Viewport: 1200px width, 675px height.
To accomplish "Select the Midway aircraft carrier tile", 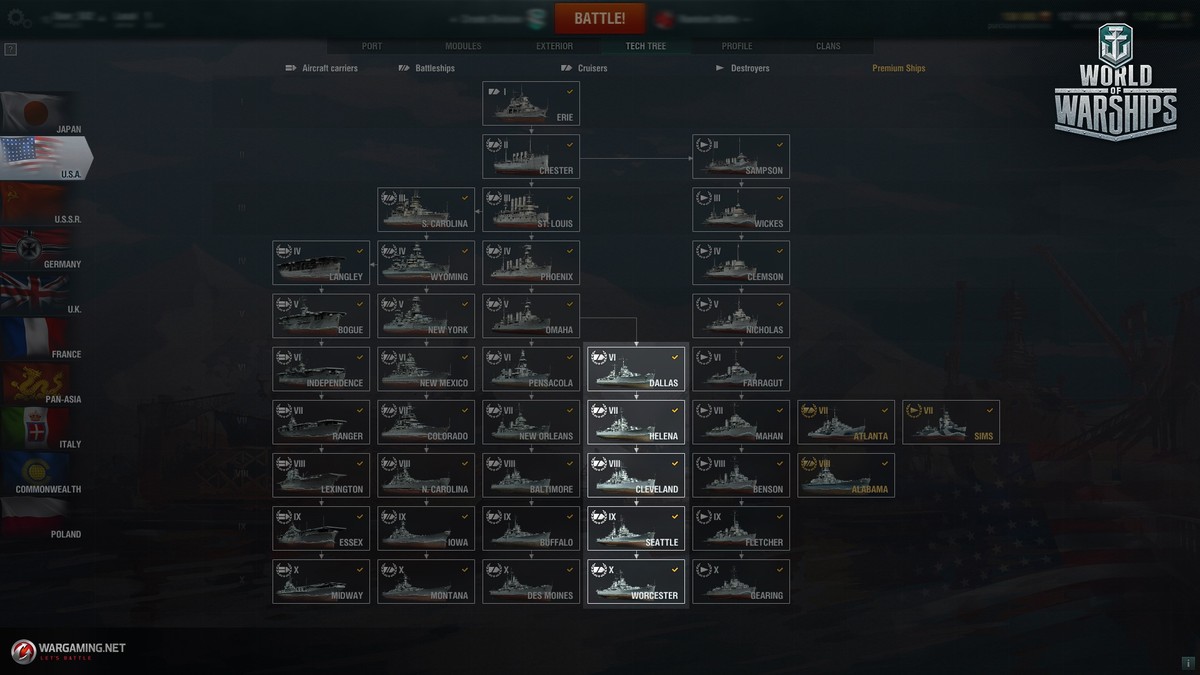I will pyautogui.click(x=321, y=581).
